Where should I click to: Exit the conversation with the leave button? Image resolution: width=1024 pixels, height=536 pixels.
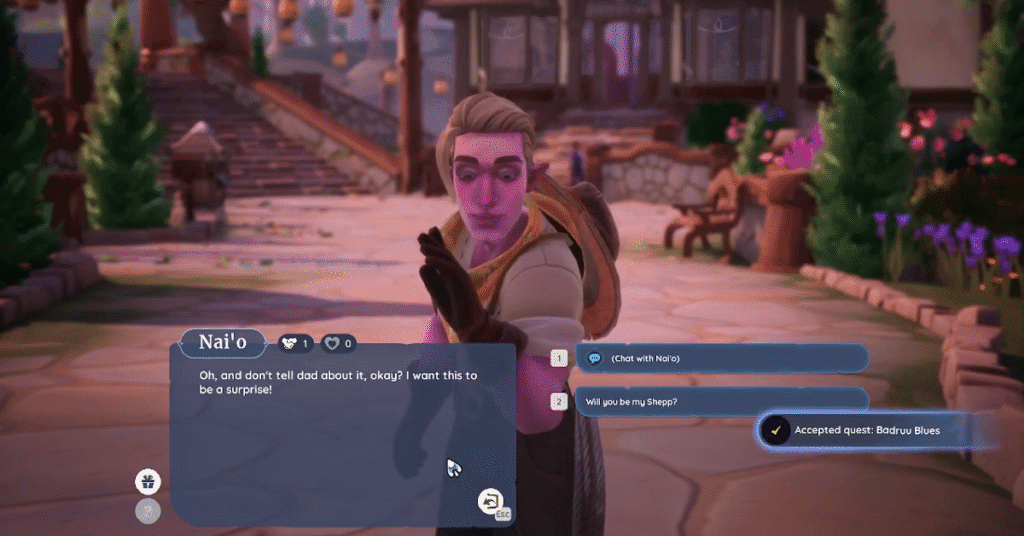[x=491, y=500]
